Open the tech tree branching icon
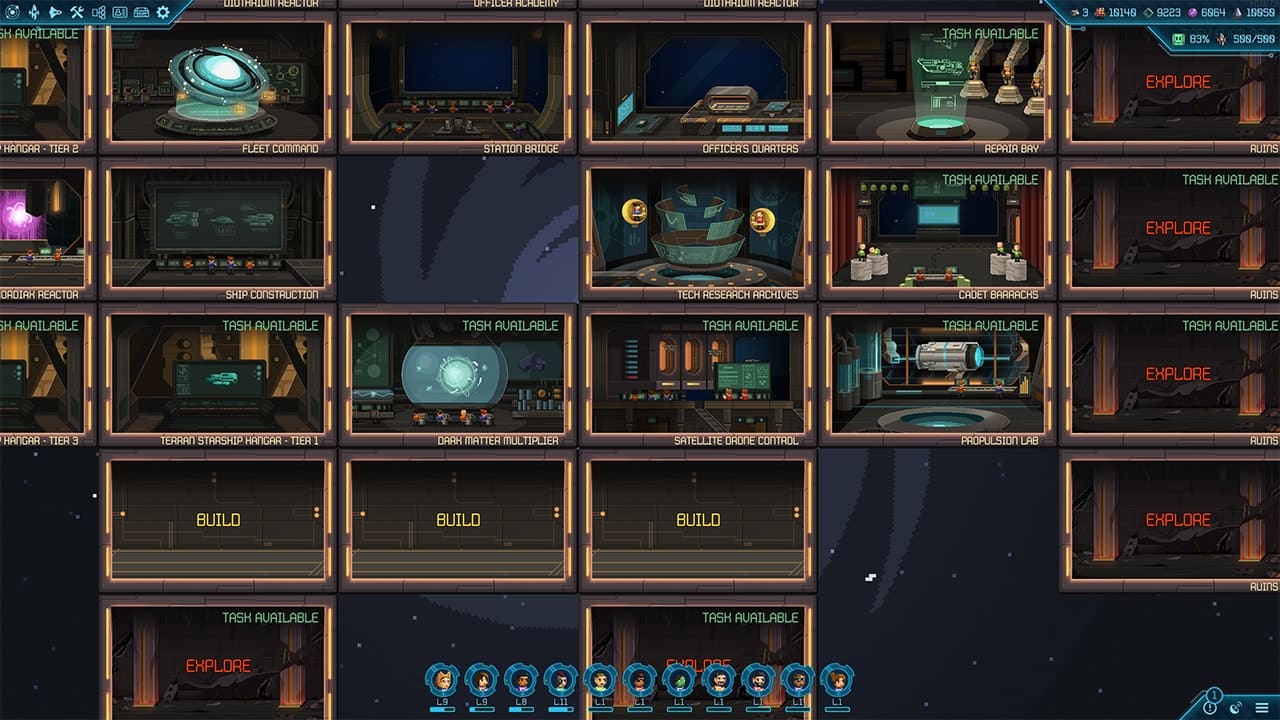The image size is (1280, 720). [98, 12]
